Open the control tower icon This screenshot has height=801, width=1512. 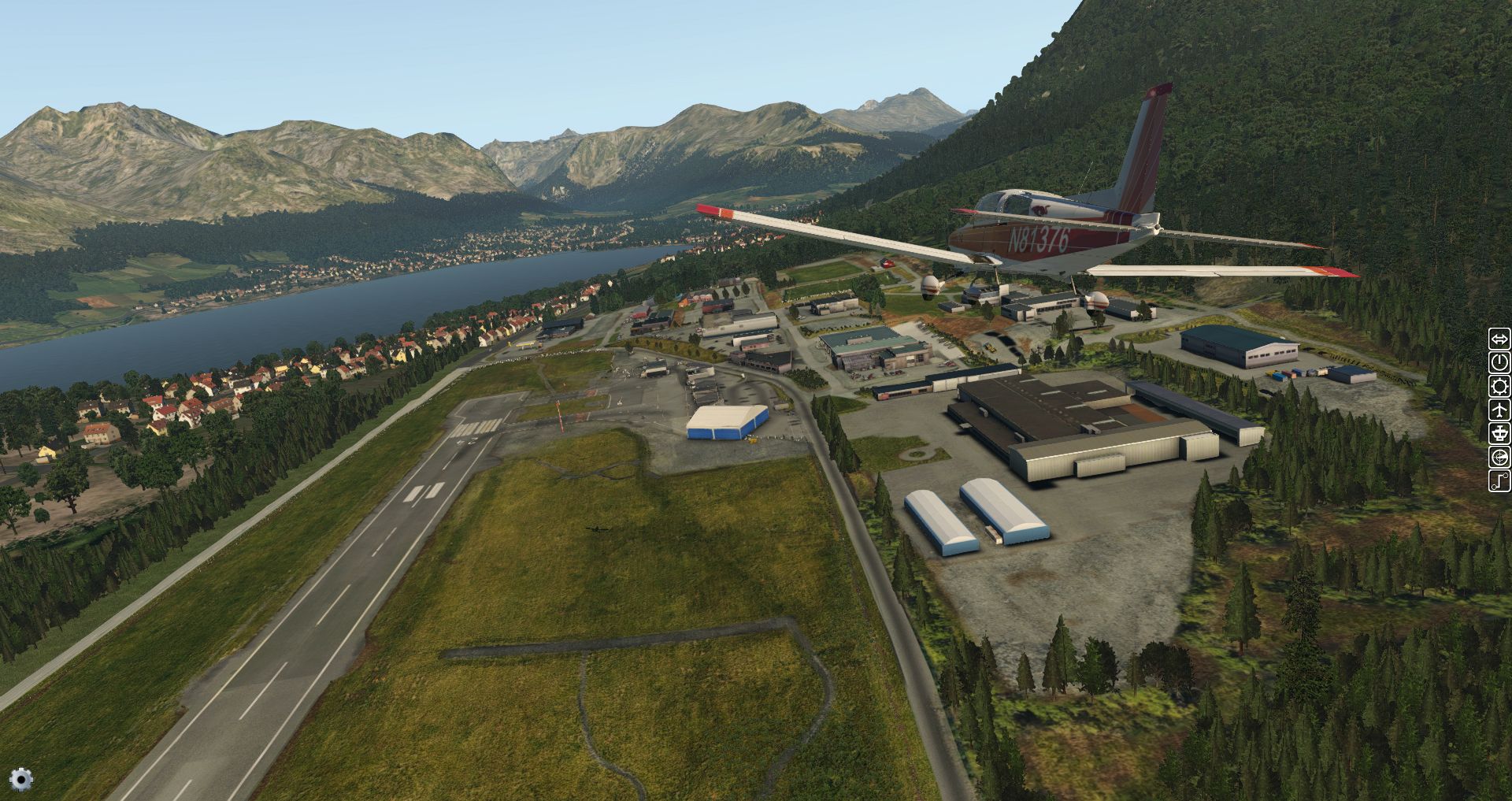pos(1499,434)
